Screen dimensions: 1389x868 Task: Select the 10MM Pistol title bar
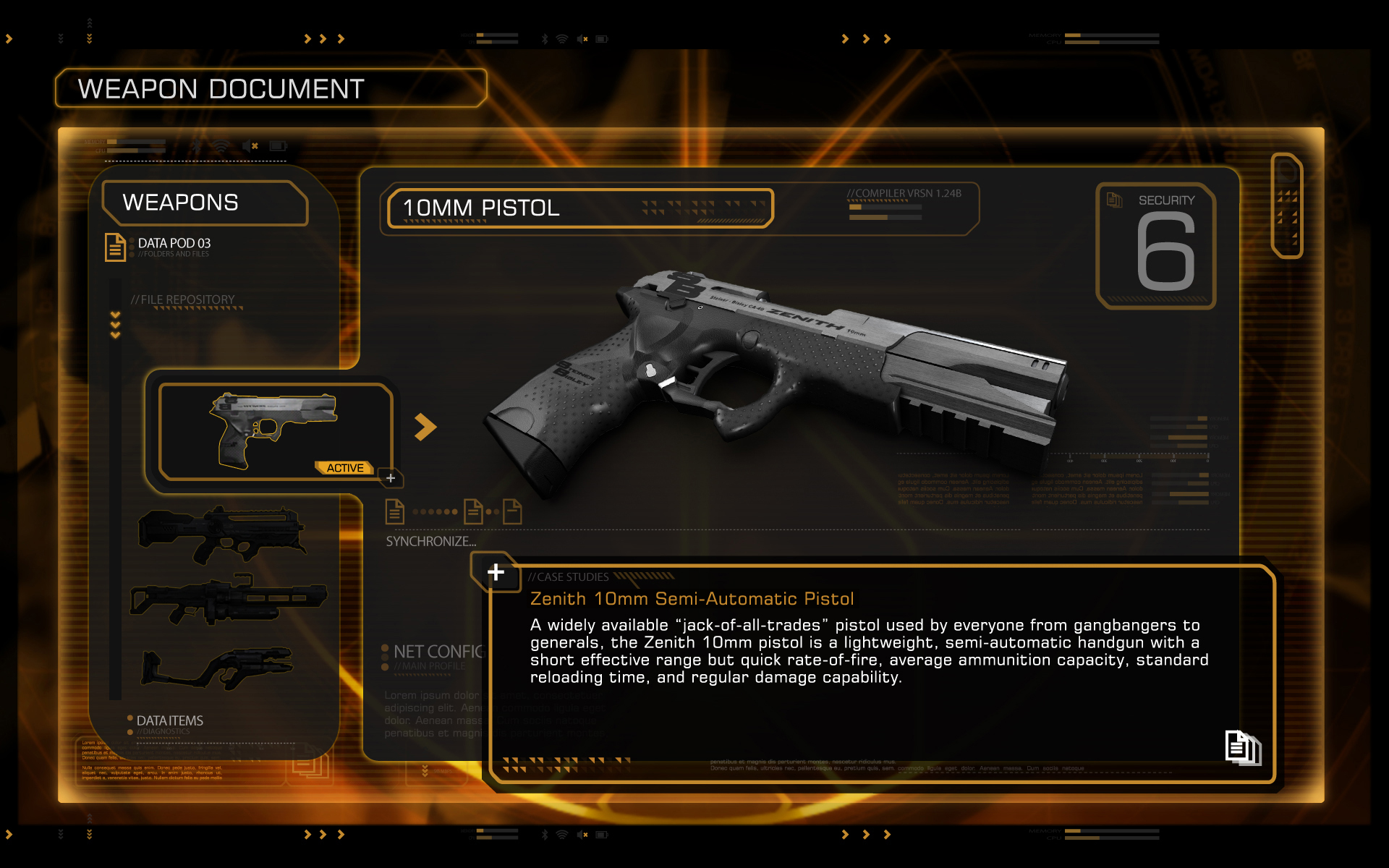pyautogui.click(x=579, y=208)
